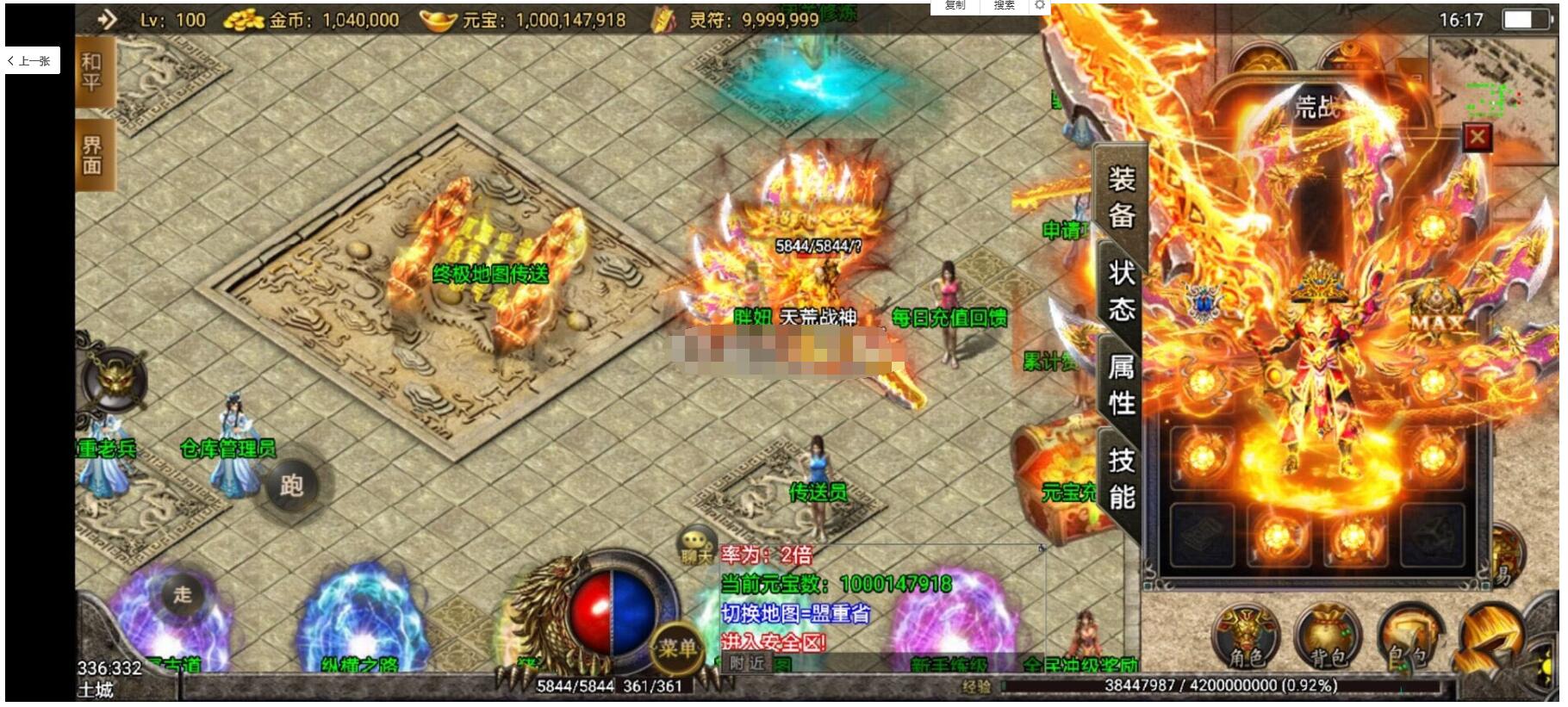The width and height of the screenshot is (1568, 707).
Task: Select the 属性 attributes tab
Action: 1120,384
